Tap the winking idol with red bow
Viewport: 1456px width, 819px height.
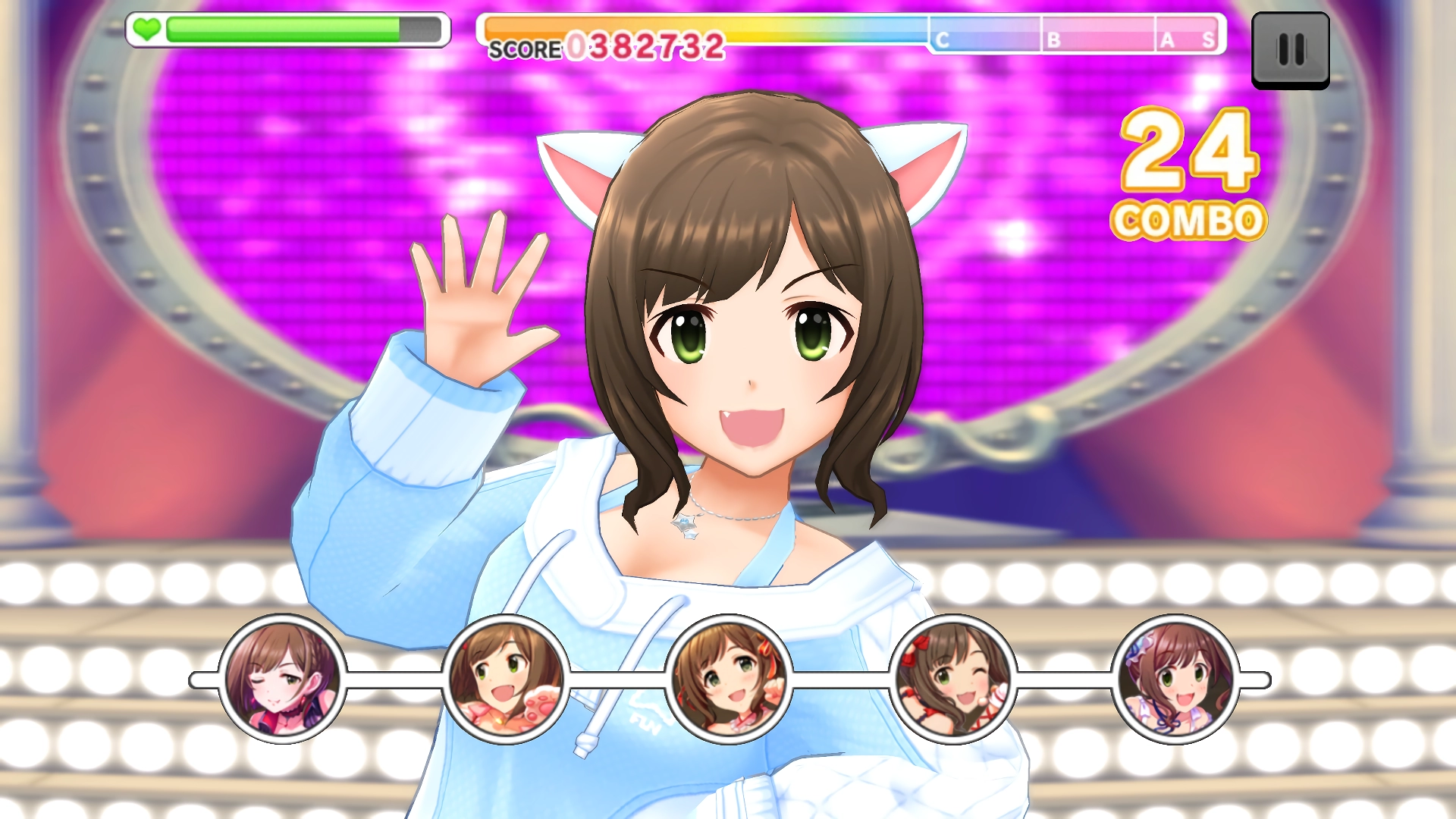click(x=952, y=679)
